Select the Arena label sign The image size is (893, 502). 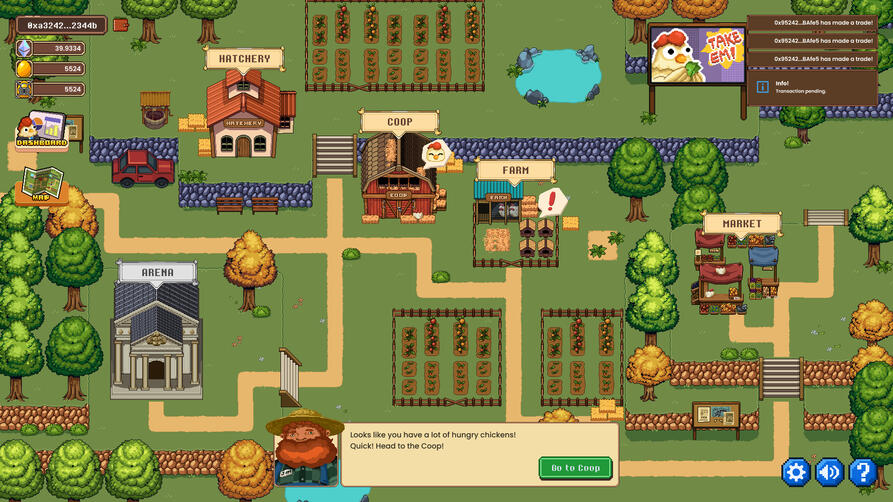(157, 272)
